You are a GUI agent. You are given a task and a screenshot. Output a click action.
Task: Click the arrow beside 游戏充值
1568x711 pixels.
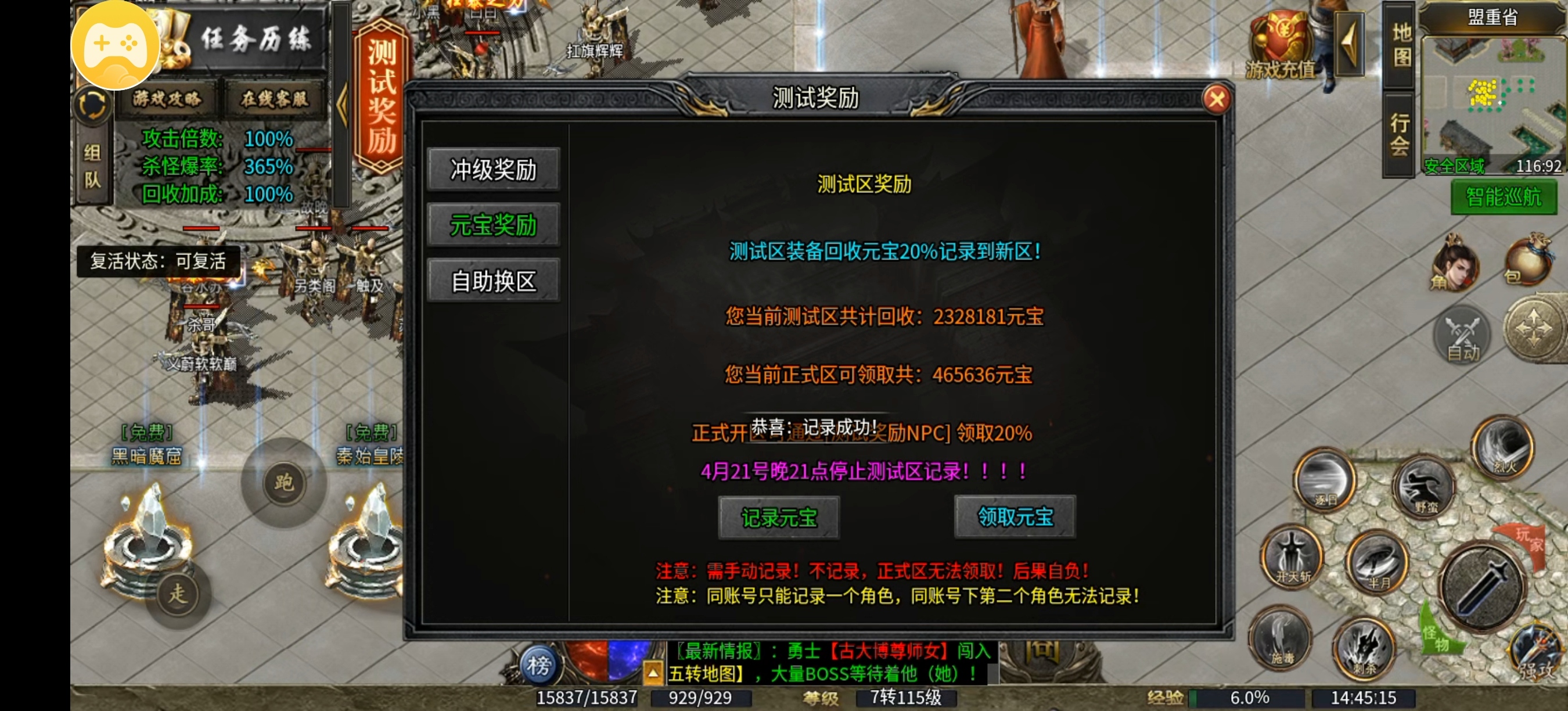point(1351,44)
